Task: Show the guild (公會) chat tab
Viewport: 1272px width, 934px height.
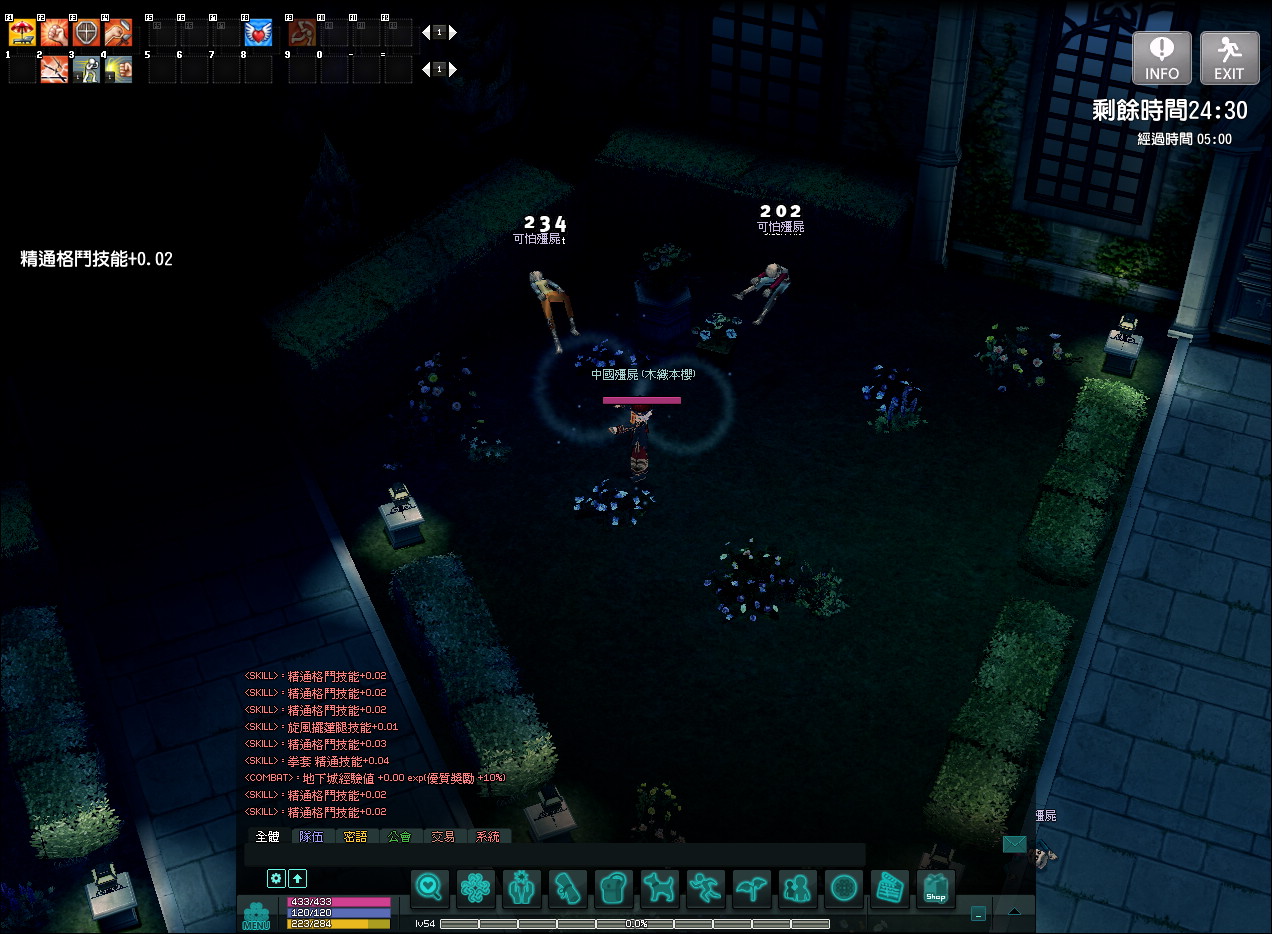Action: 399,836
